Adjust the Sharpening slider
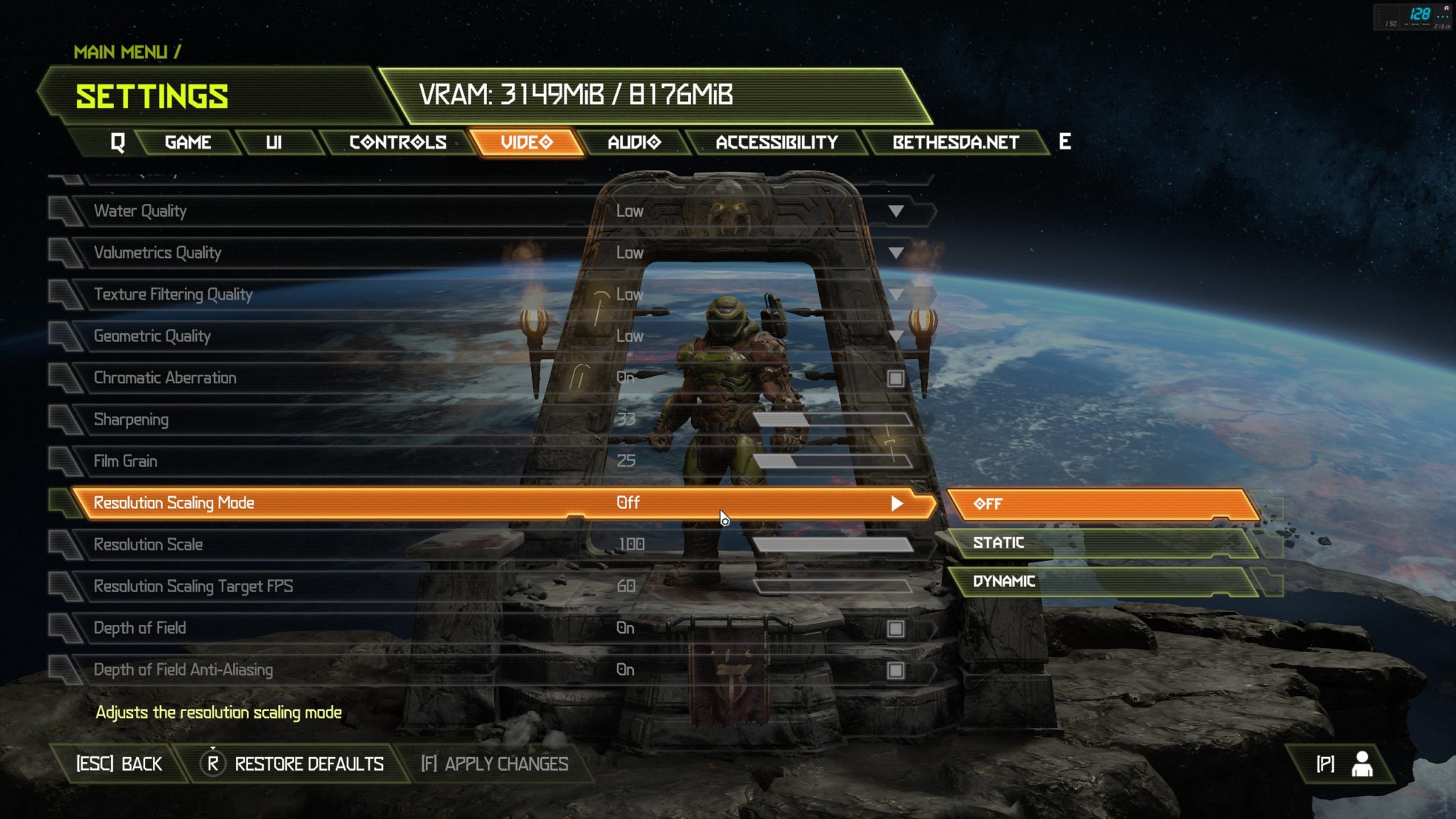 tap(832, 420)
